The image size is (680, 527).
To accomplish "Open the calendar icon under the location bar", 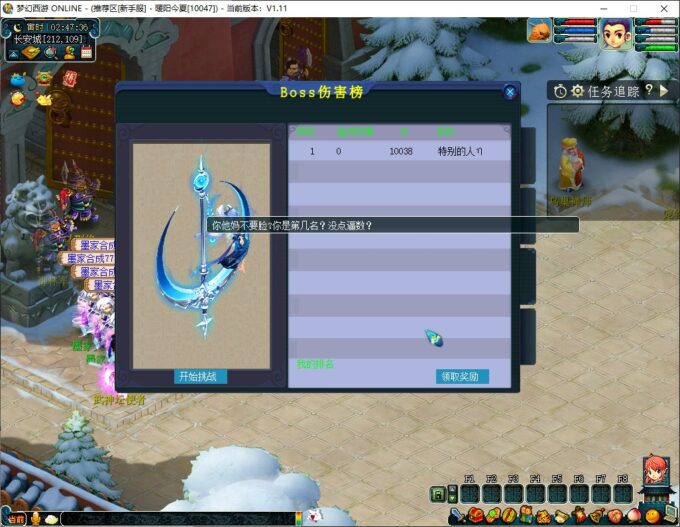I will pos(87,52).
